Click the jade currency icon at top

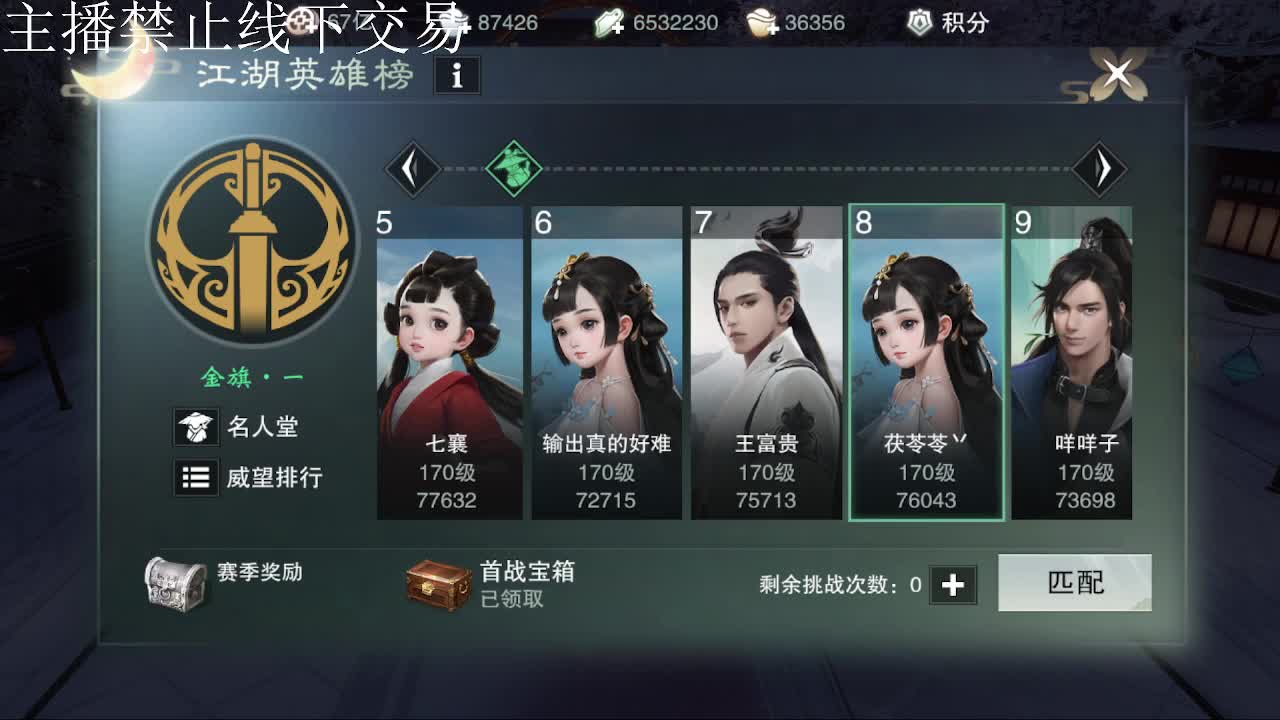(x=609, y=22)
